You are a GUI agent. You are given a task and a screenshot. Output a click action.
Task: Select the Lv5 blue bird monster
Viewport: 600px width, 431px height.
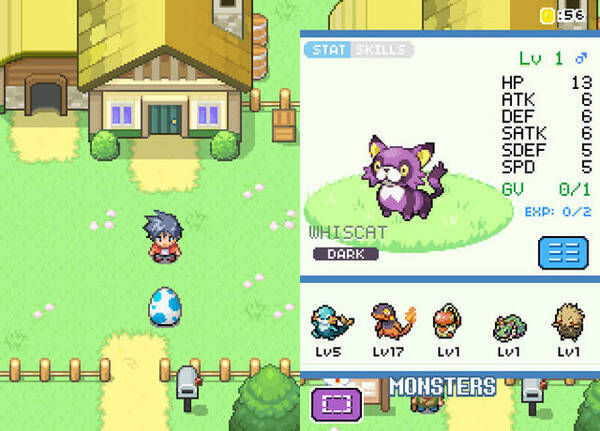click(x=329, y=323)
